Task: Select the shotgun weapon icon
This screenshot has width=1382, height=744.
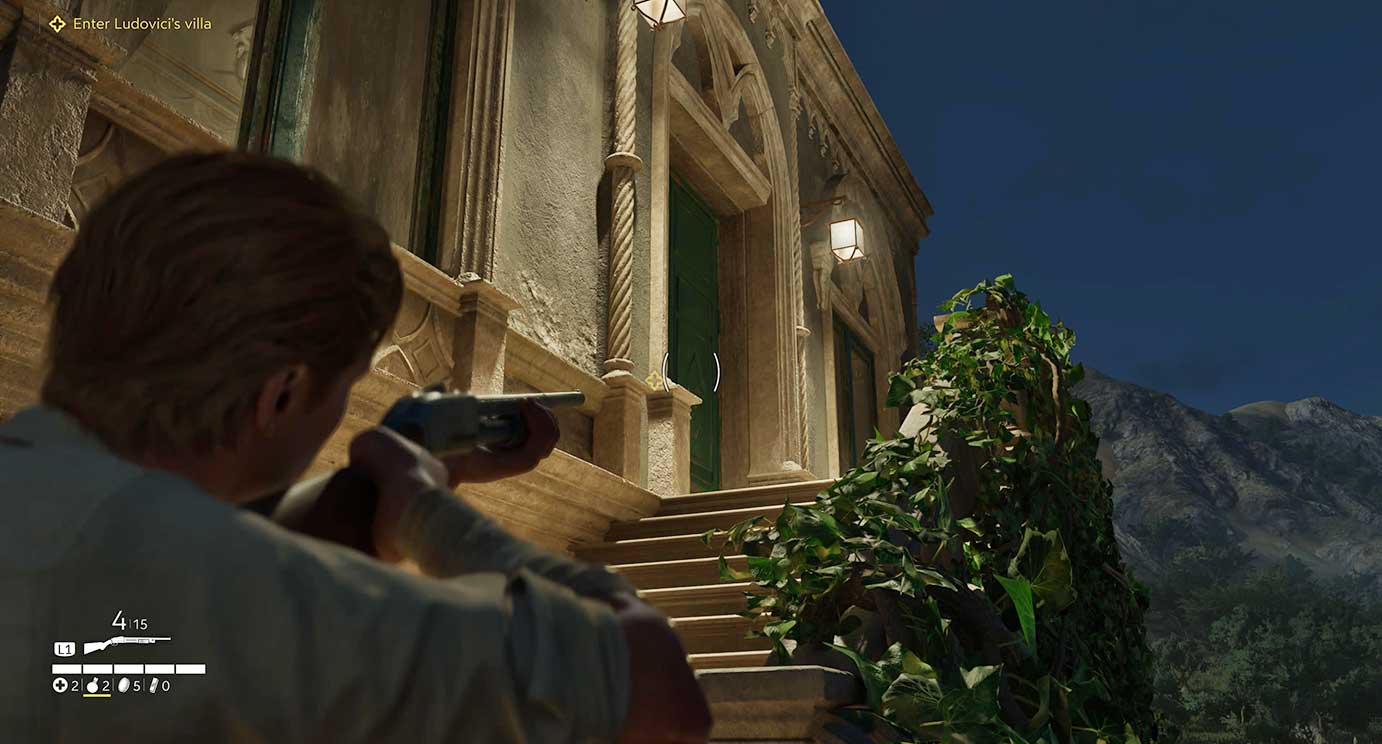Action: [126, 644]
